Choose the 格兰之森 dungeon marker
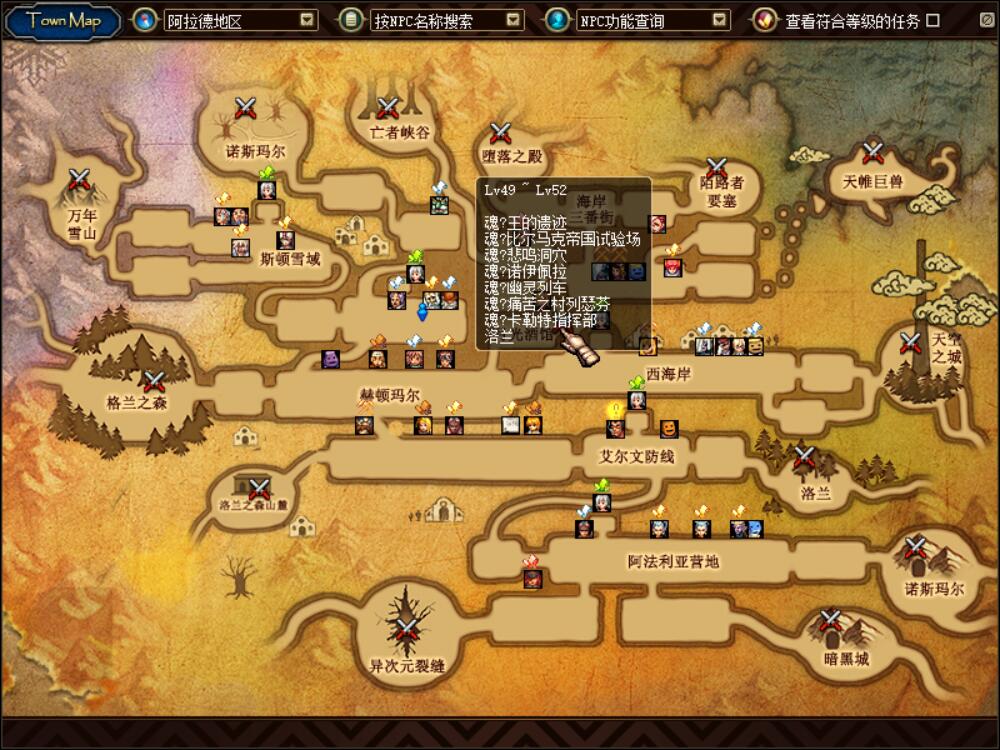 click(153, 381)
